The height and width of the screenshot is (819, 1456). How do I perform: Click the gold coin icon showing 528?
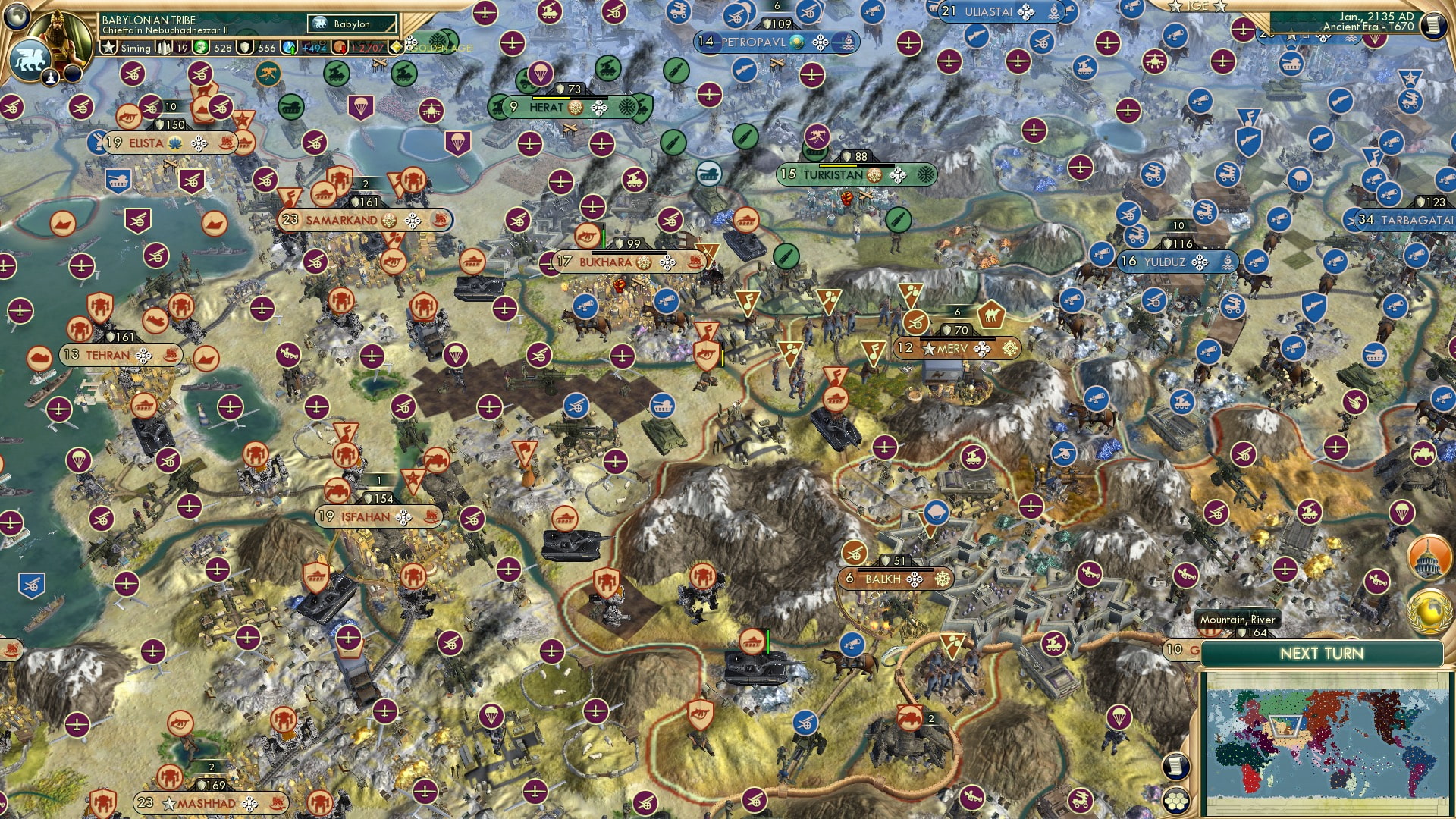[x=202, y=48]
